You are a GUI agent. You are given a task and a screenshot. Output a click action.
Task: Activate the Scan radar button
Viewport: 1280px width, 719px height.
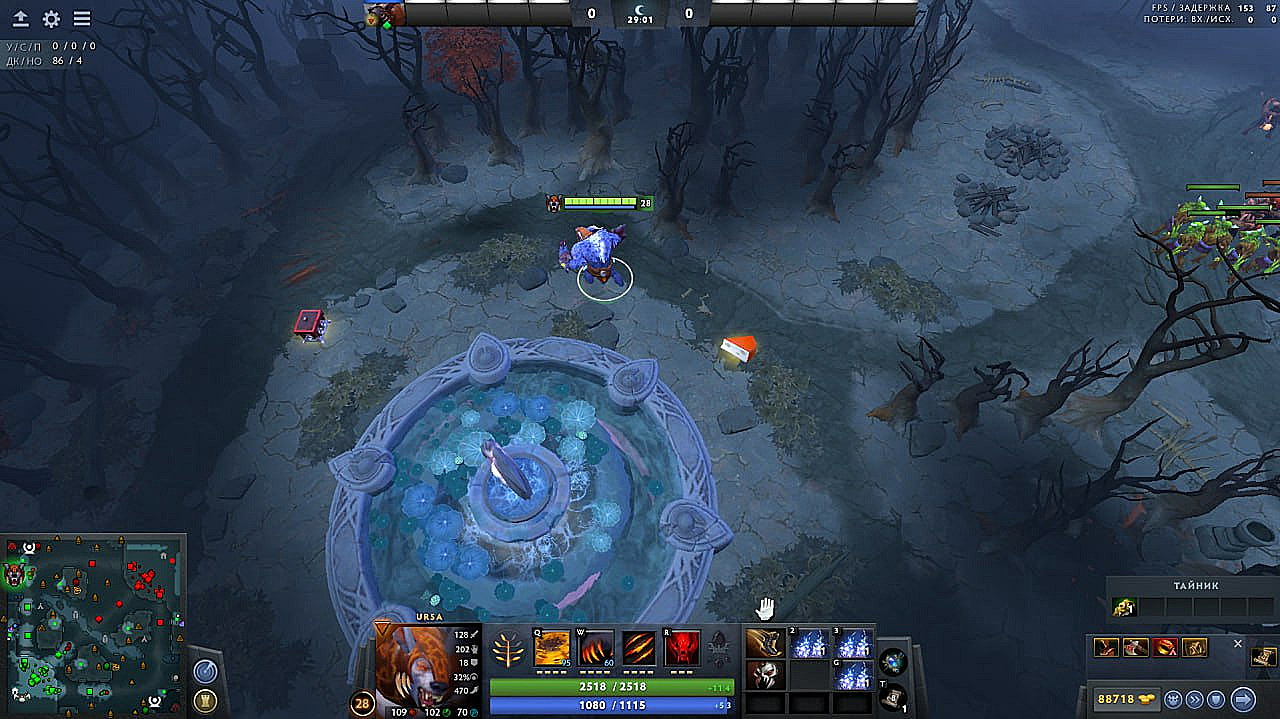[206, 671]
